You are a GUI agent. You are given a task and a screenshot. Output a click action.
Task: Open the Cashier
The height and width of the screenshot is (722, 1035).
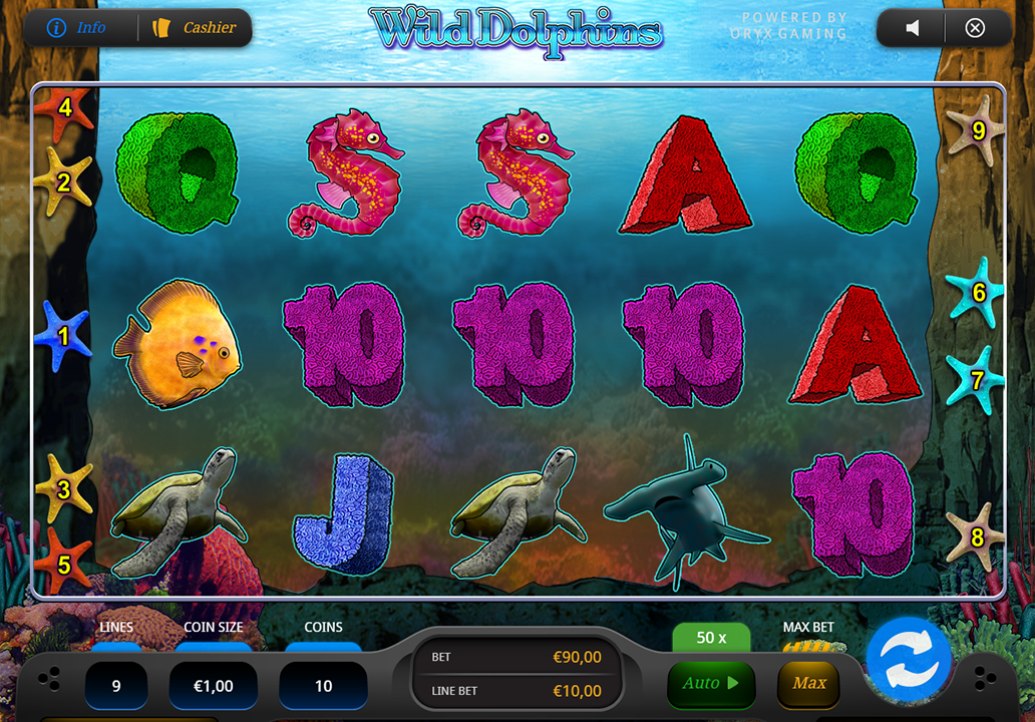pyautogui.click(x=194, y=28)
